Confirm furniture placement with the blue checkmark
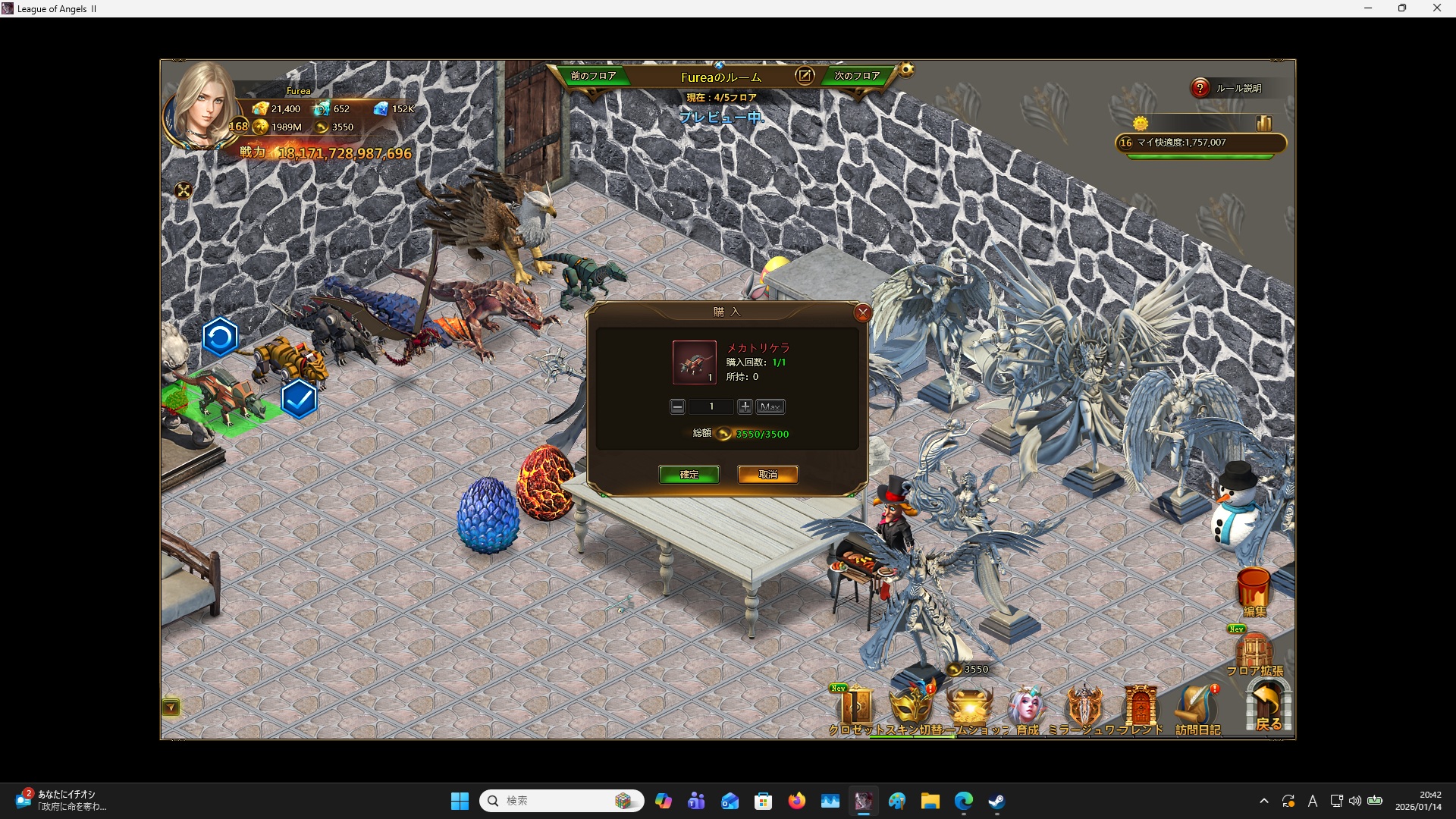The width and height of the screenshot is (1456, 819). tap(299, 399)
